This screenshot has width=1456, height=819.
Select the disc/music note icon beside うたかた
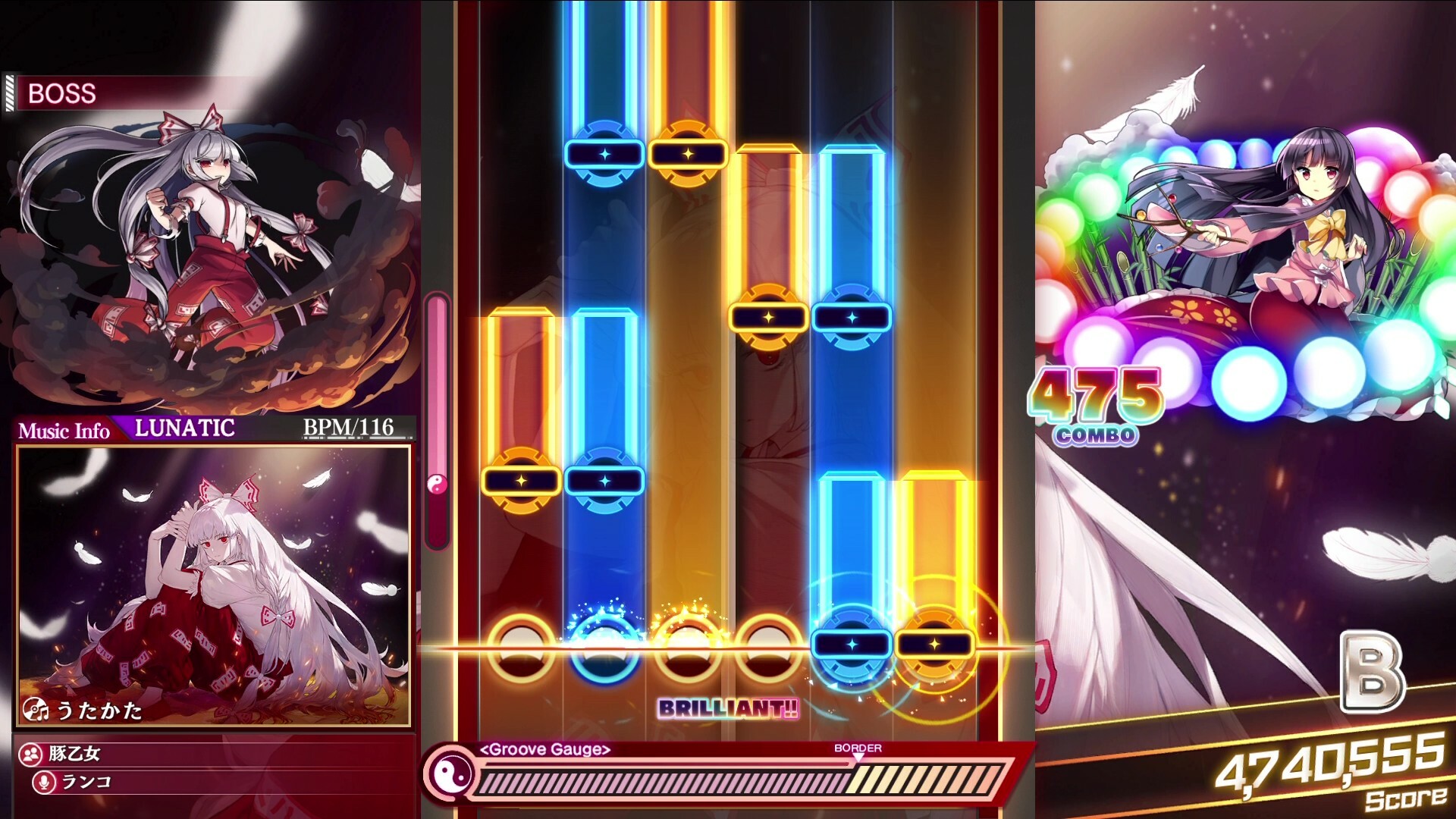[36, 710]
